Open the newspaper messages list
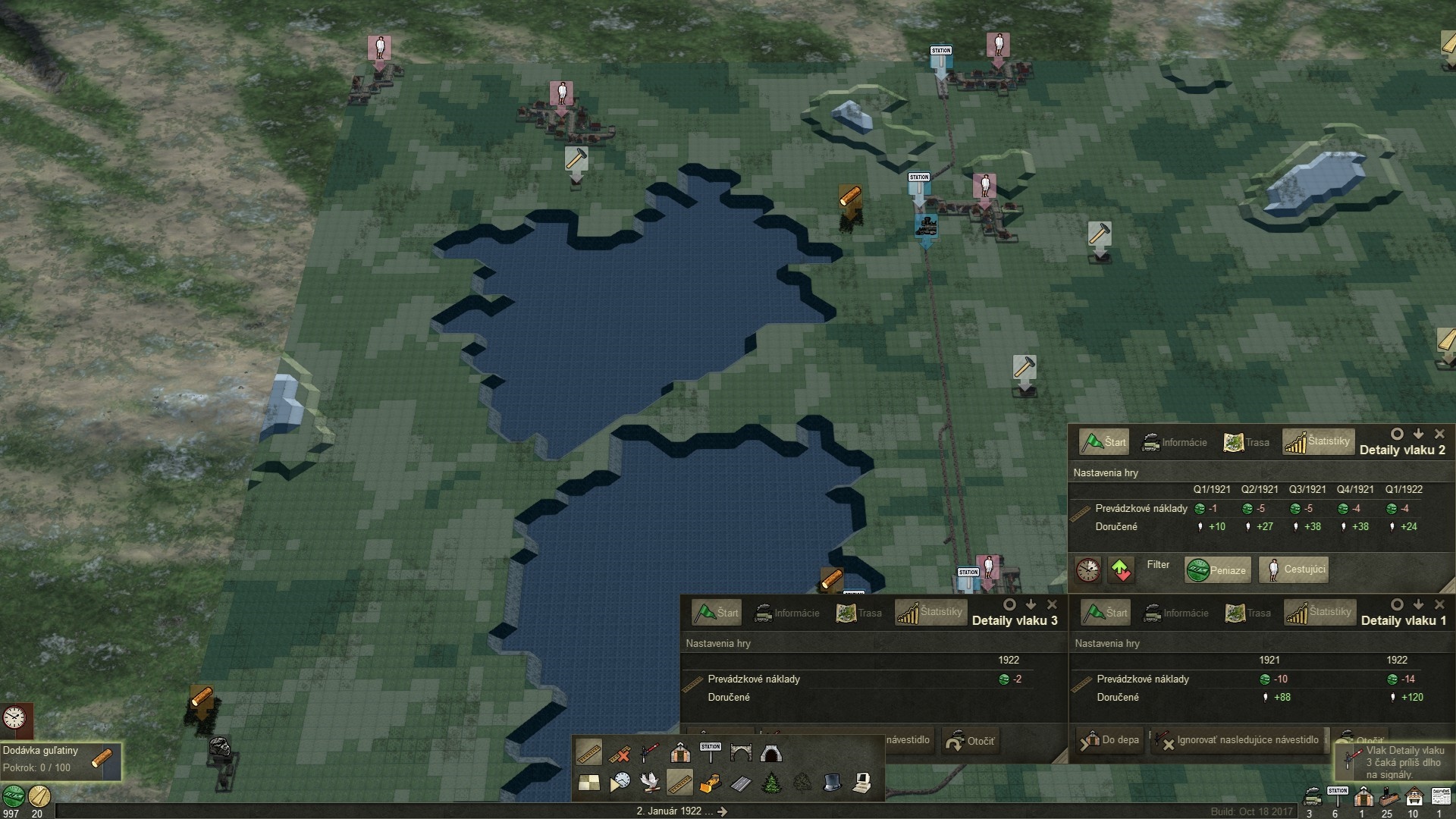1456x819 pixels. 1439,796
